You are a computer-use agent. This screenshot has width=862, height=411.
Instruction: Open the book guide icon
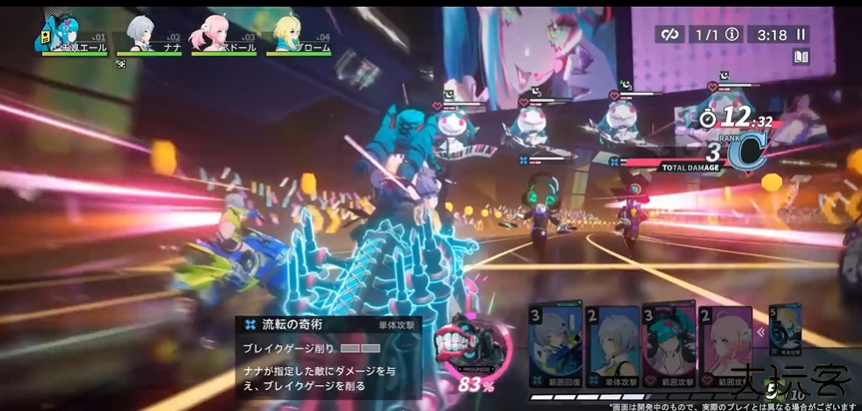click(800, 57)
